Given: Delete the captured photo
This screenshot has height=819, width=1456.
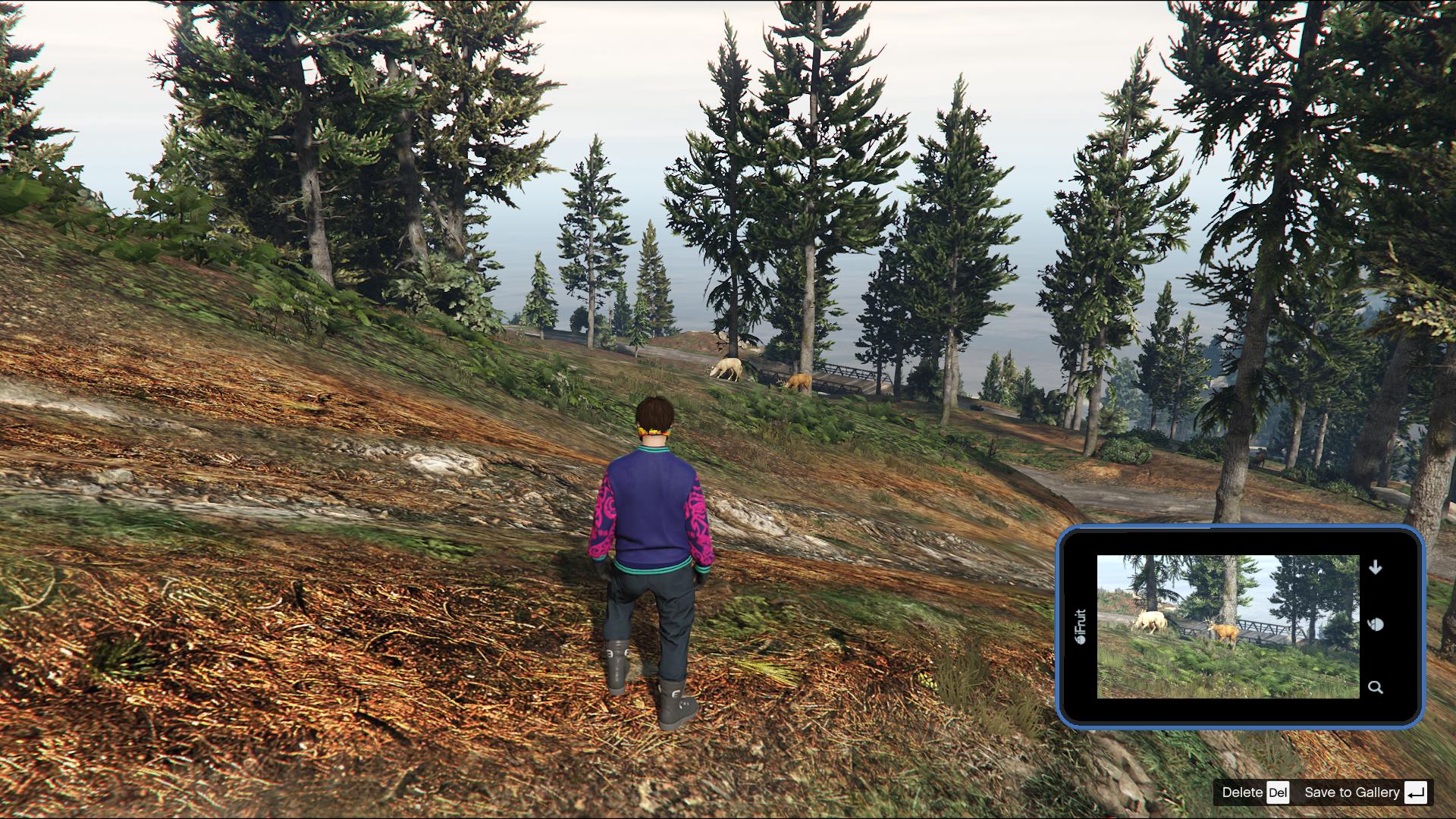Looking at the screenshot, I should point(1254,792).
